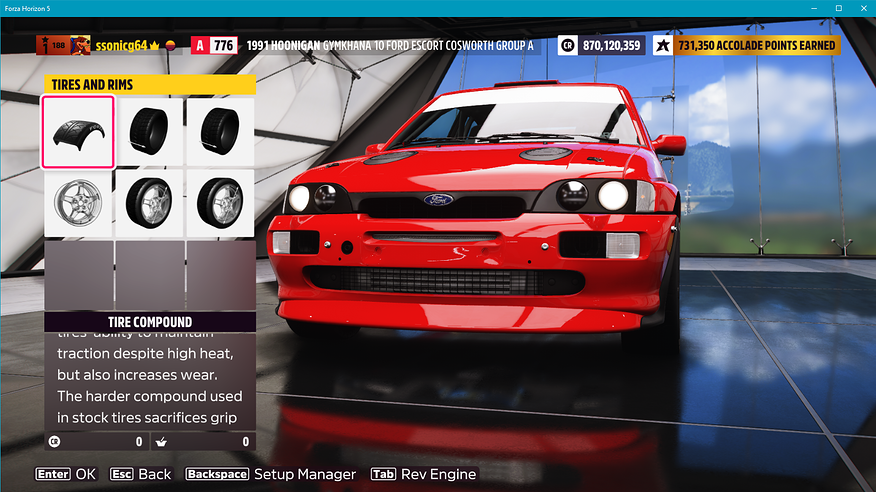
Task: Activate the Rev Engine option
Action: coord(423,474)
